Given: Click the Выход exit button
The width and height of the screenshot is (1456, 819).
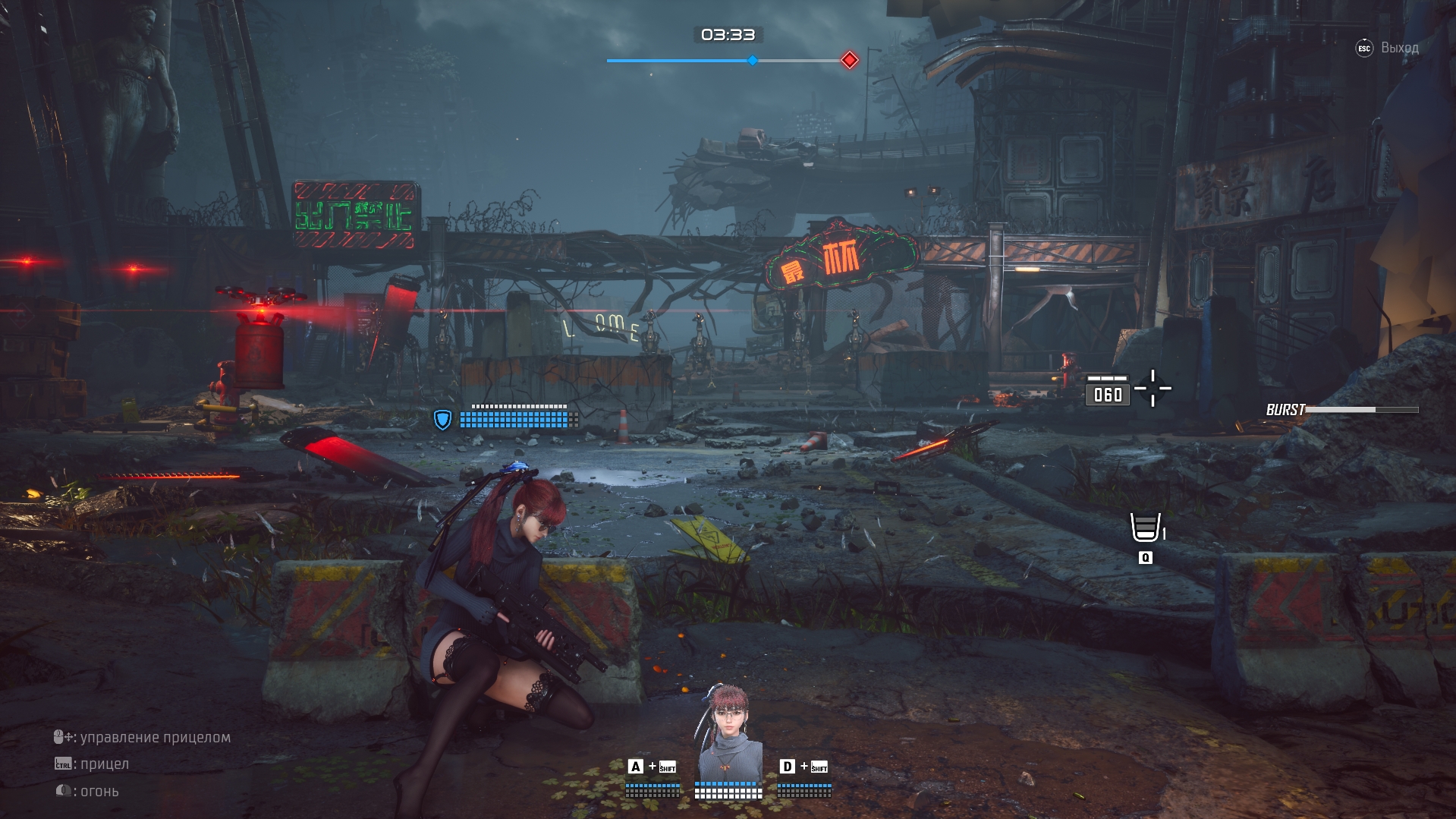Looking at the screenshot, I should [x=1388, y=48].
